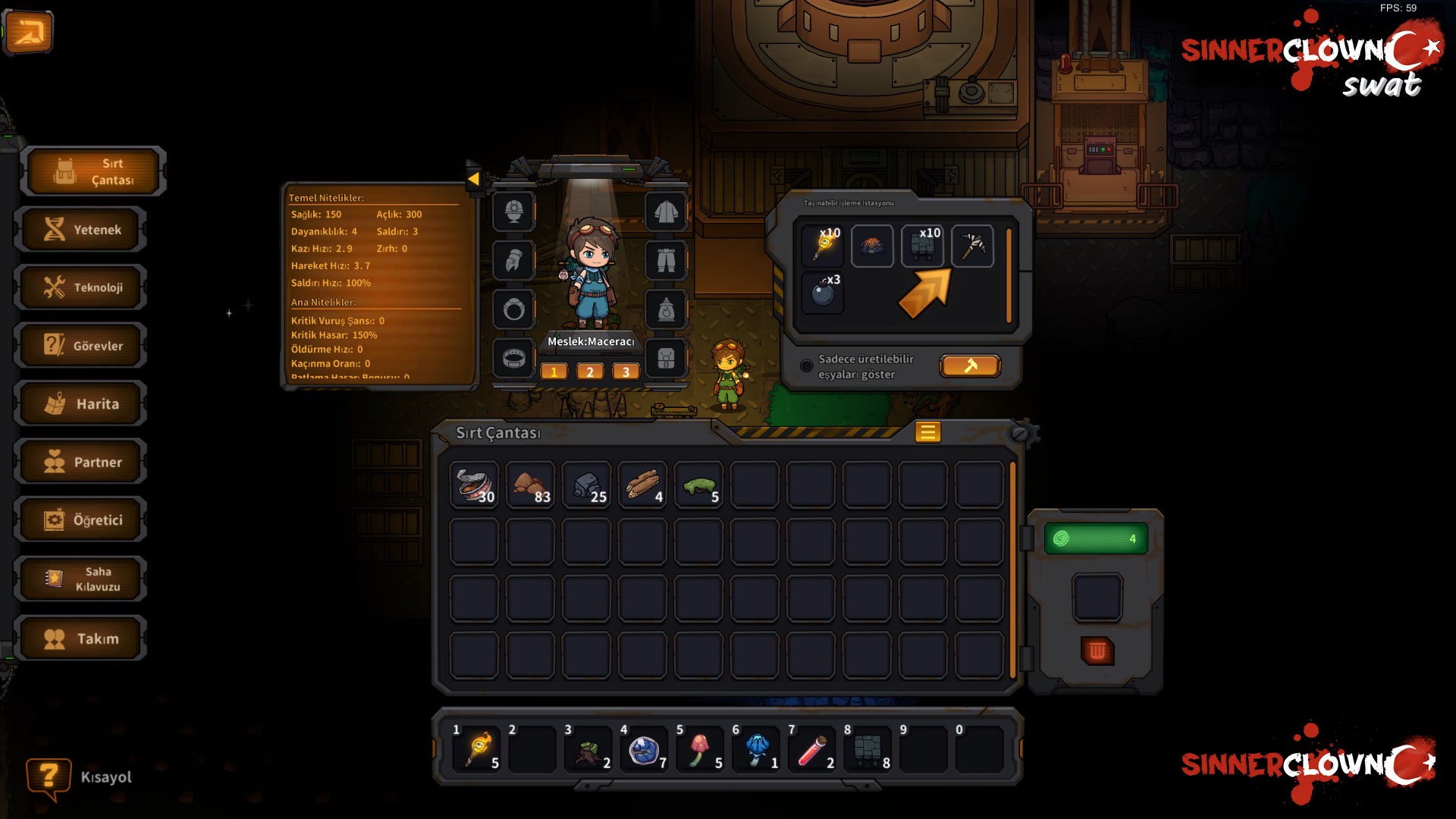The height and width of the screenshot is (819, 1456).
Task: Select the Partner menu entry
Action: coord(82,462)
